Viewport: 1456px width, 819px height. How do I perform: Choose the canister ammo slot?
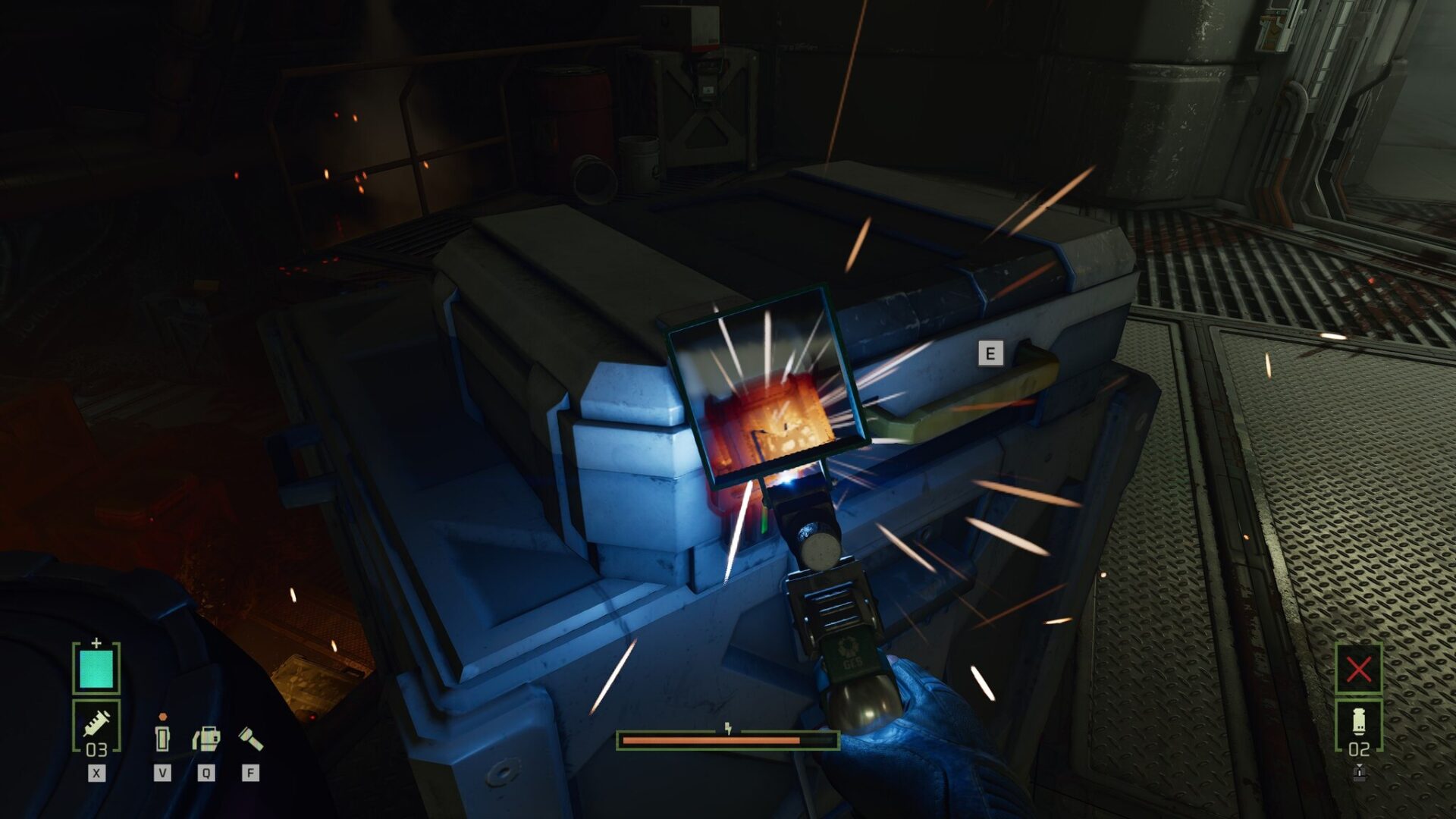click(x=1358, y=726)
